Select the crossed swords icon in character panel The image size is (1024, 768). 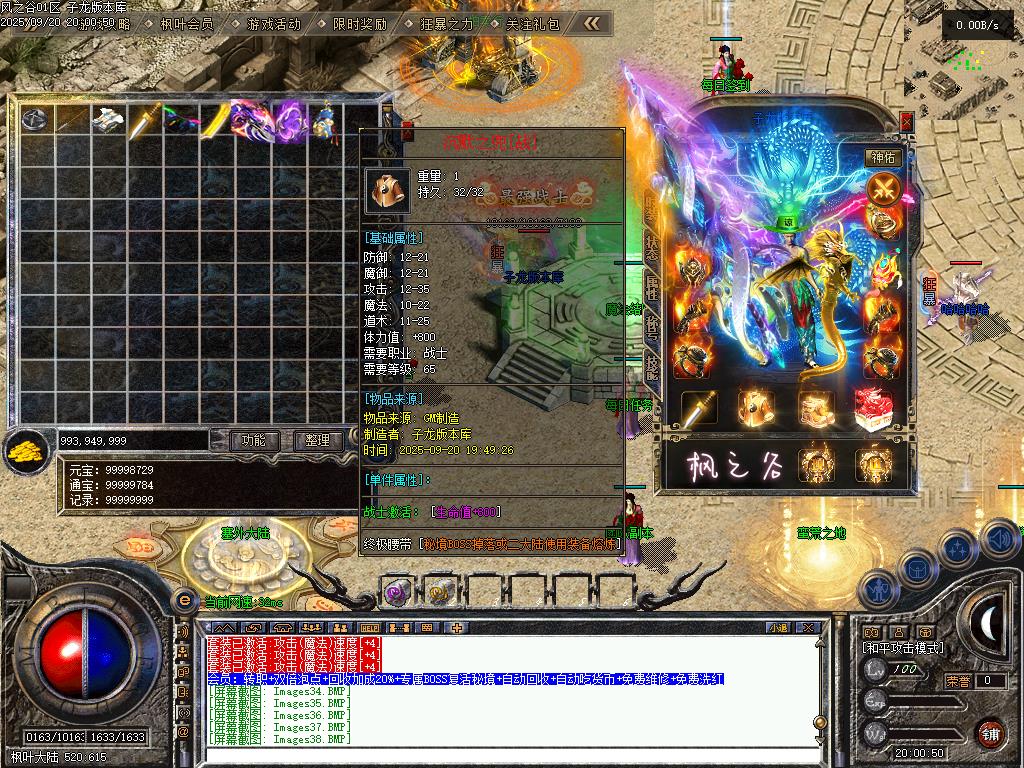click(x=882, y=188)
